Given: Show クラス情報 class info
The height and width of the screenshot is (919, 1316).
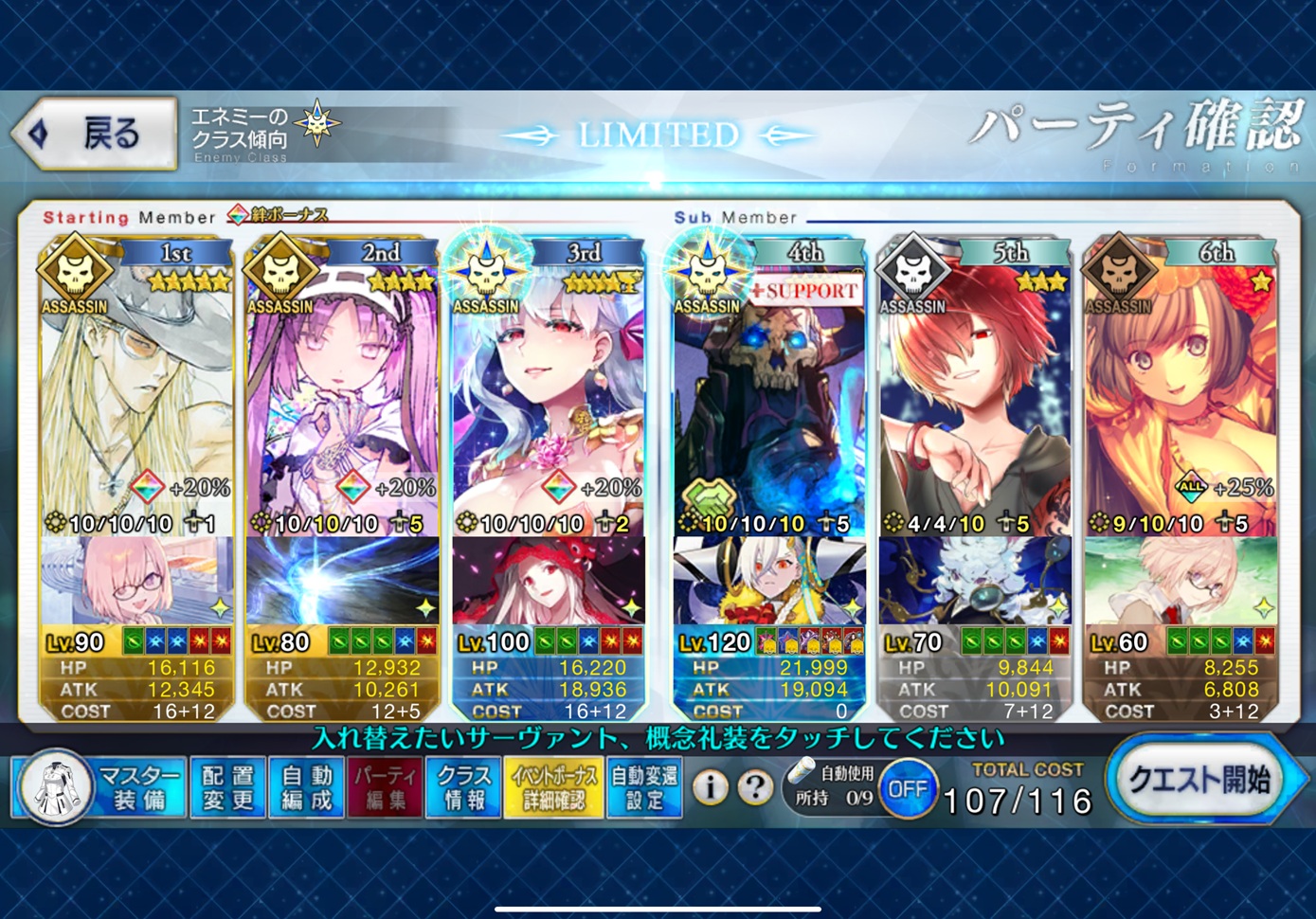Looking at the screenshot, I should coord(463,787).
